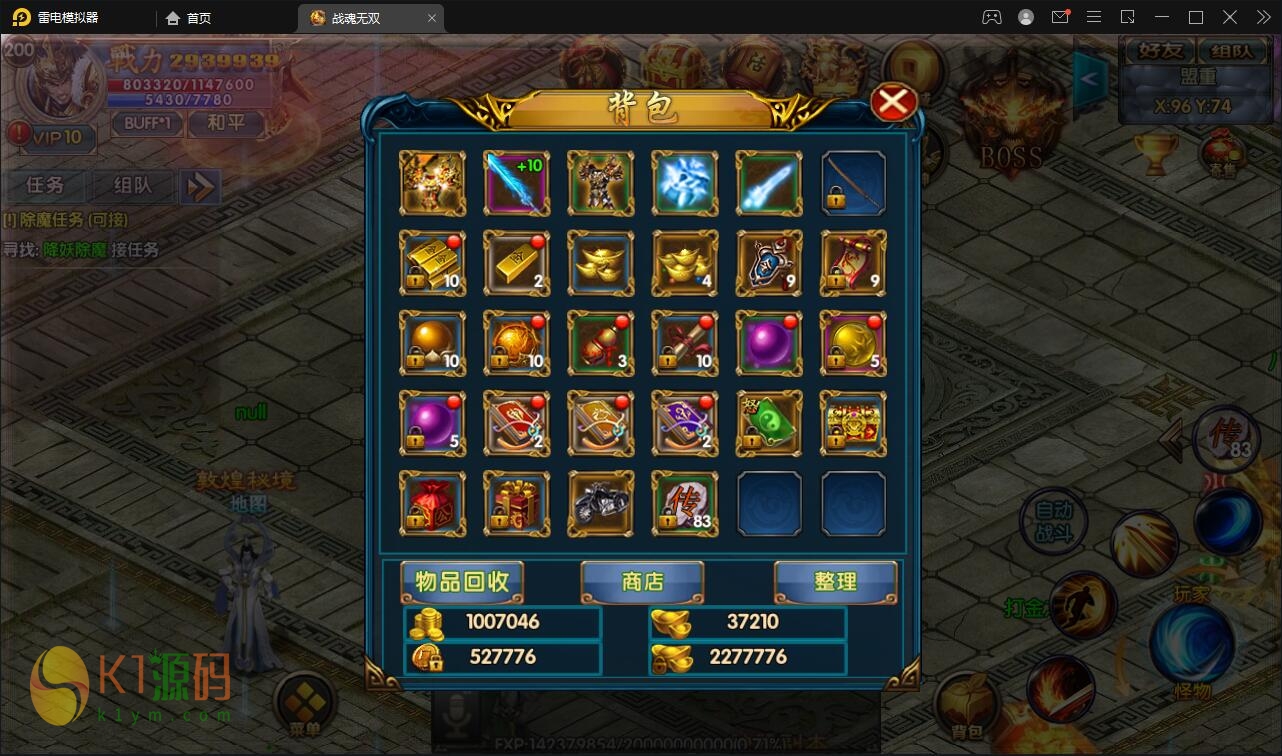This screenshot has width=1282, height=756.
Task: Open the 菜单 menu button
Action: pyautogui.click(x=304, y=705)
